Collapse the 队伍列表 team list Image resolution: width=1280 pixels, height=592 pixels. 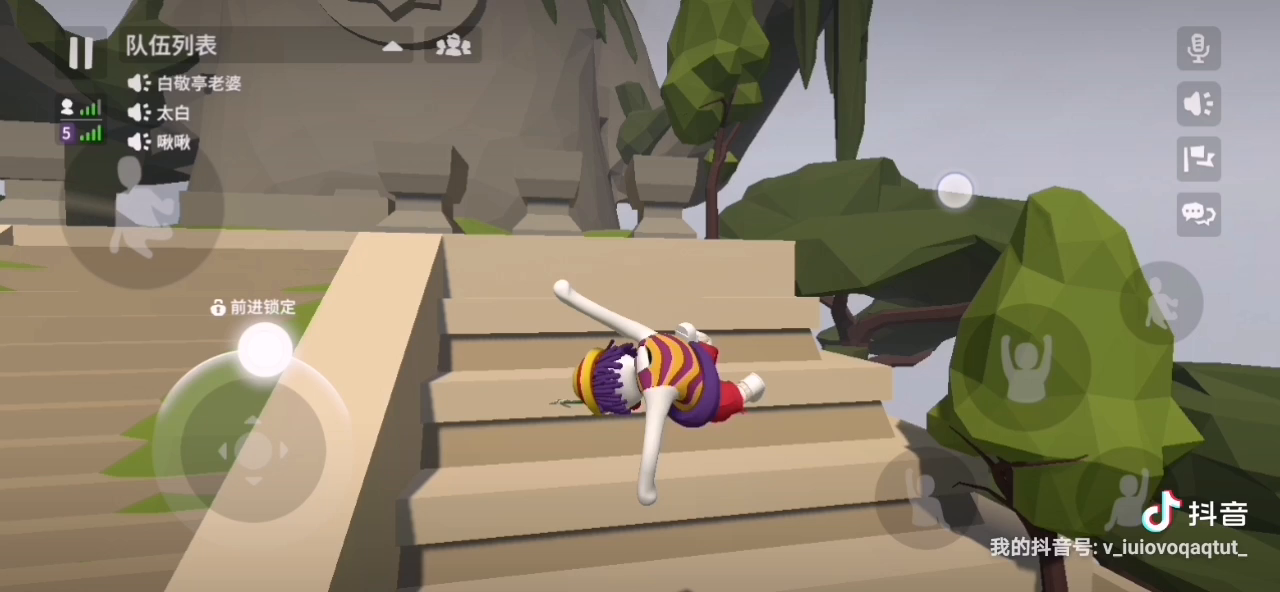click(392, 46)
